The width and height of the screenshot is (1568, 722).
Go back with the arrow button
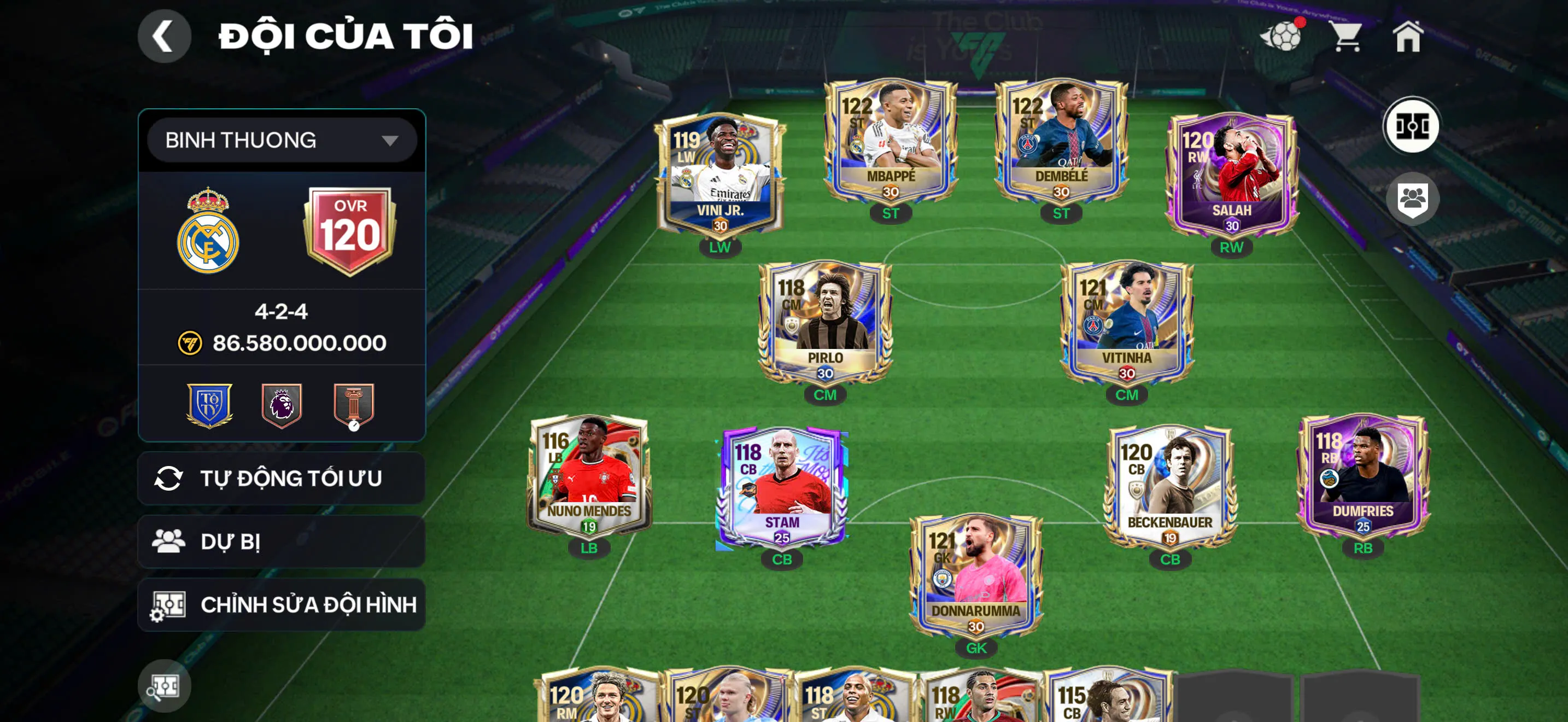click(x=163, y=37)
